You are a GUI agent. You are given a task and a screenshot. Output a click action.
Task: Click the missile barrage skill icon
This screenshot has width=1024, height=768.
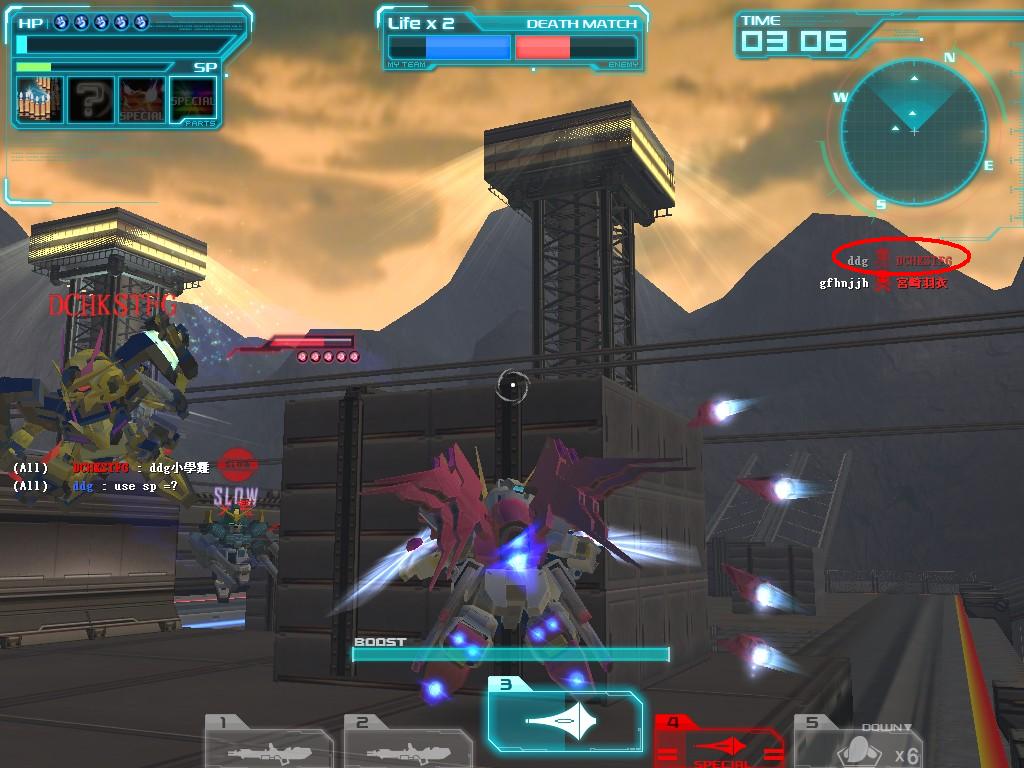[x=40, y=100]
